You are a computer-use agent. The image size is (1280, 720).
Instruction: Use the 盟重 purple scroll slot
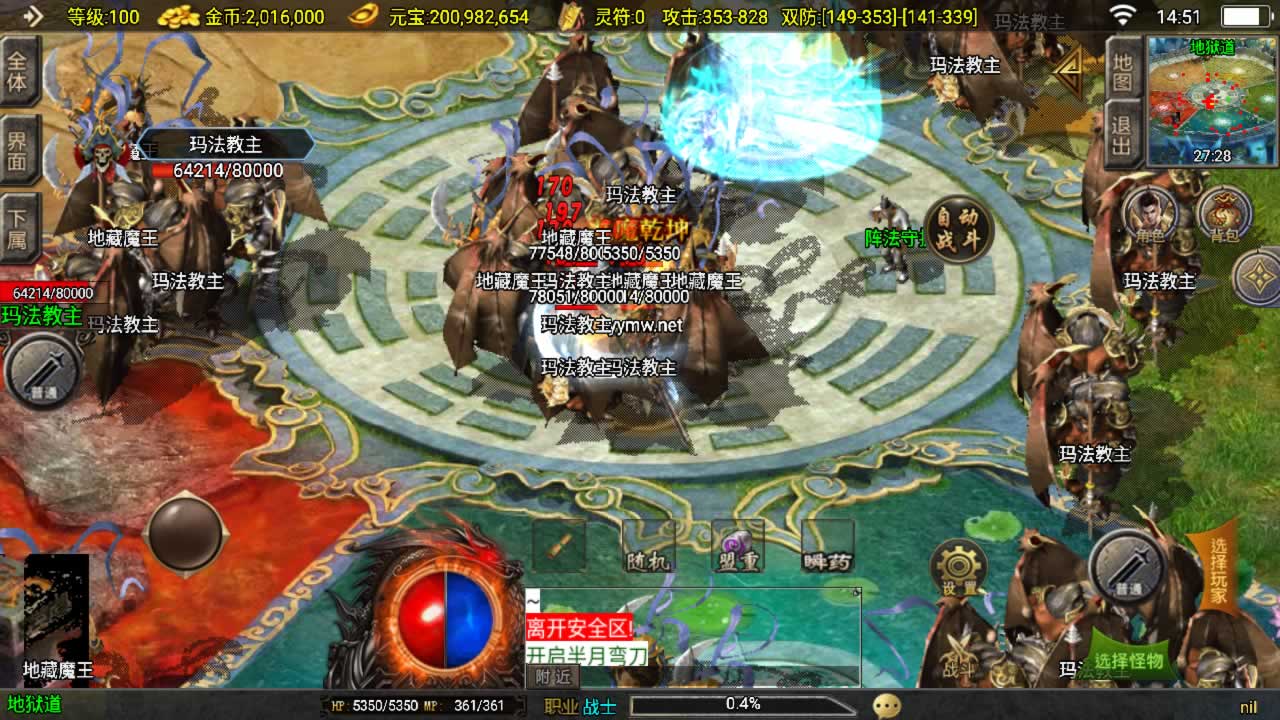(x=738, y=547)
